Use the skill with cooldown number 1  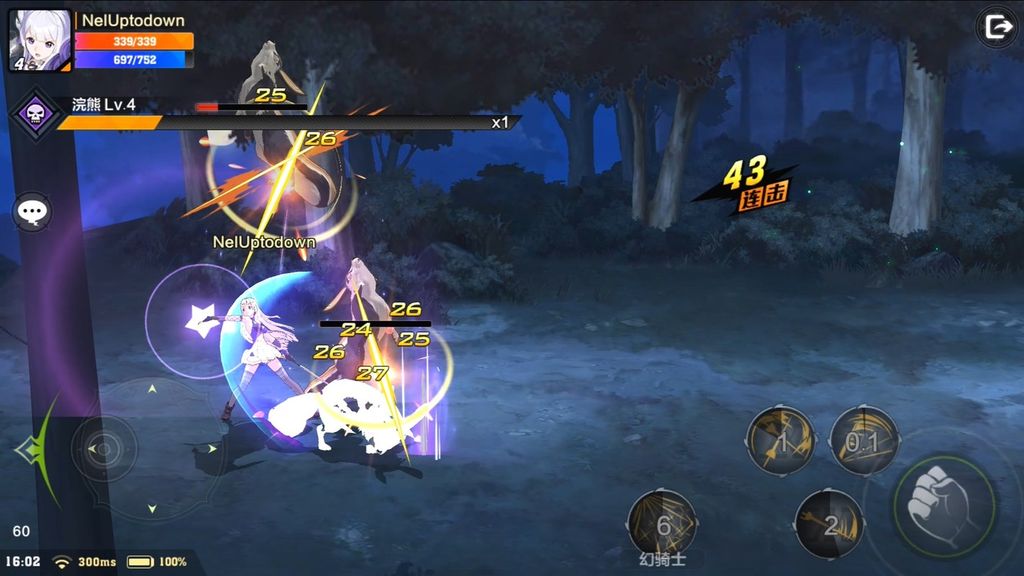point(781,442)
